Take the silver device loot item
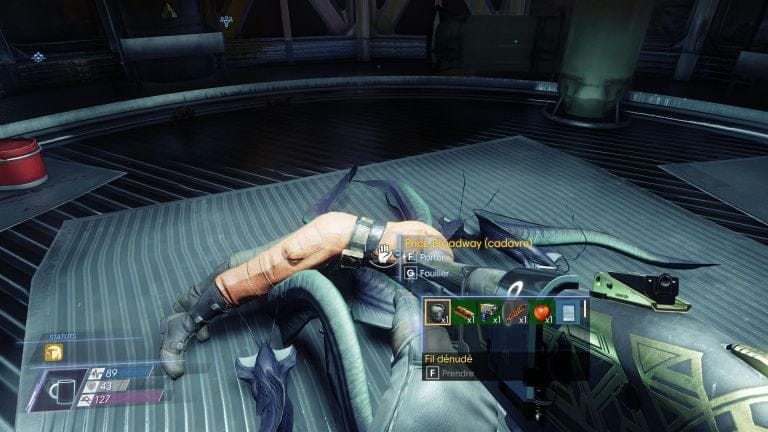The height and width of the screenshot is (432, 768). [x=491, y=313]
